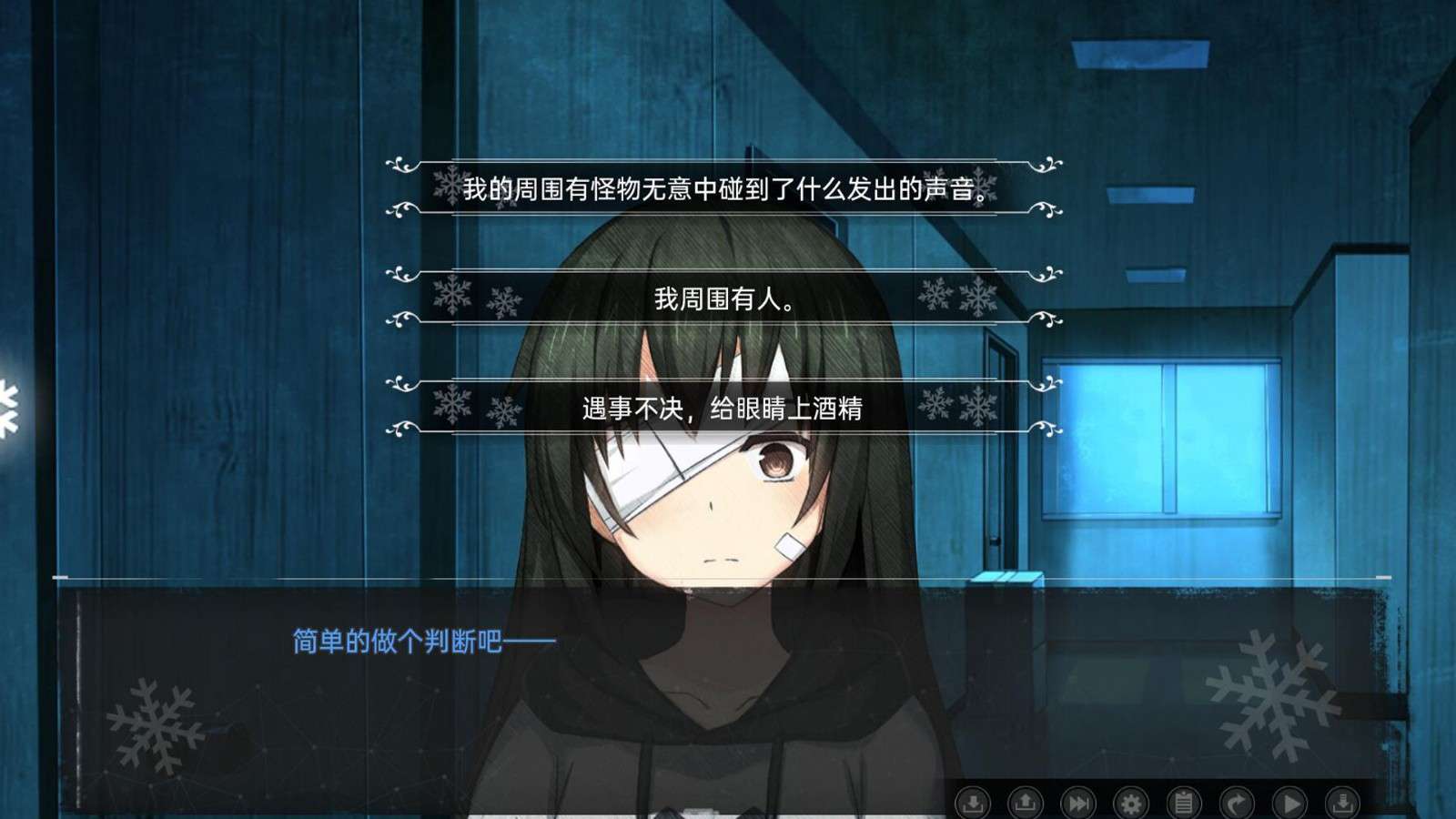Click the white snowflake icon on left edge
Image resolution: width=1456 pixels, height=819 pixels.
7,409
